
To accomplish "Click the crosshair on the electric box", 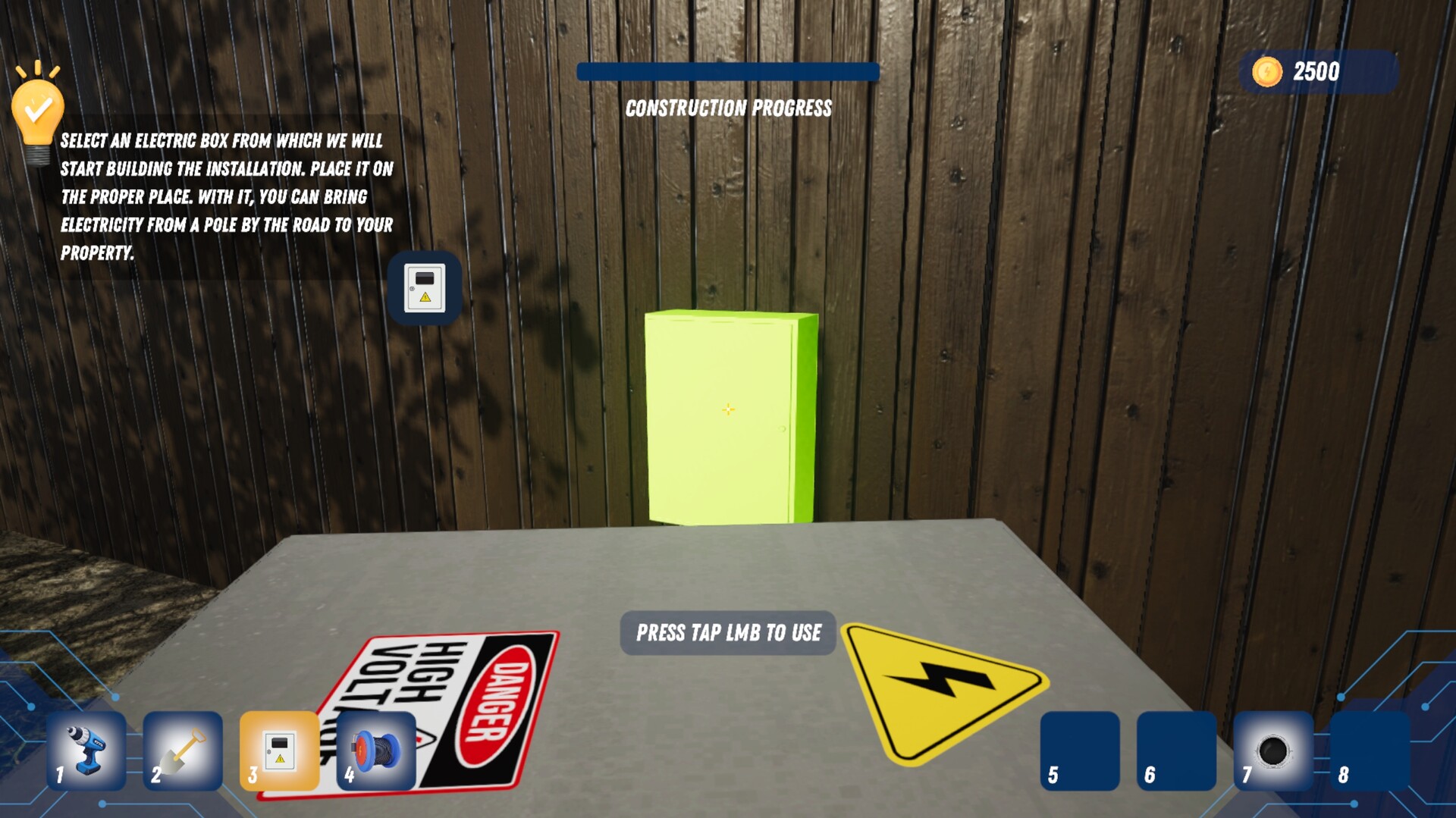I will click(727, 409).
